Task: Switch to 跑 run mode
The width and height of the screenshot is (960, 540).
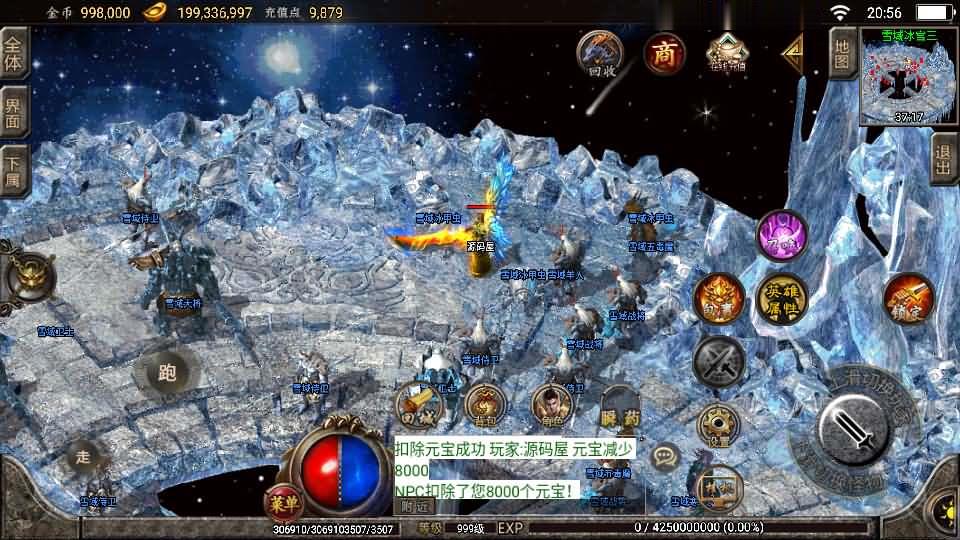Action: click(x=167, y=373)
